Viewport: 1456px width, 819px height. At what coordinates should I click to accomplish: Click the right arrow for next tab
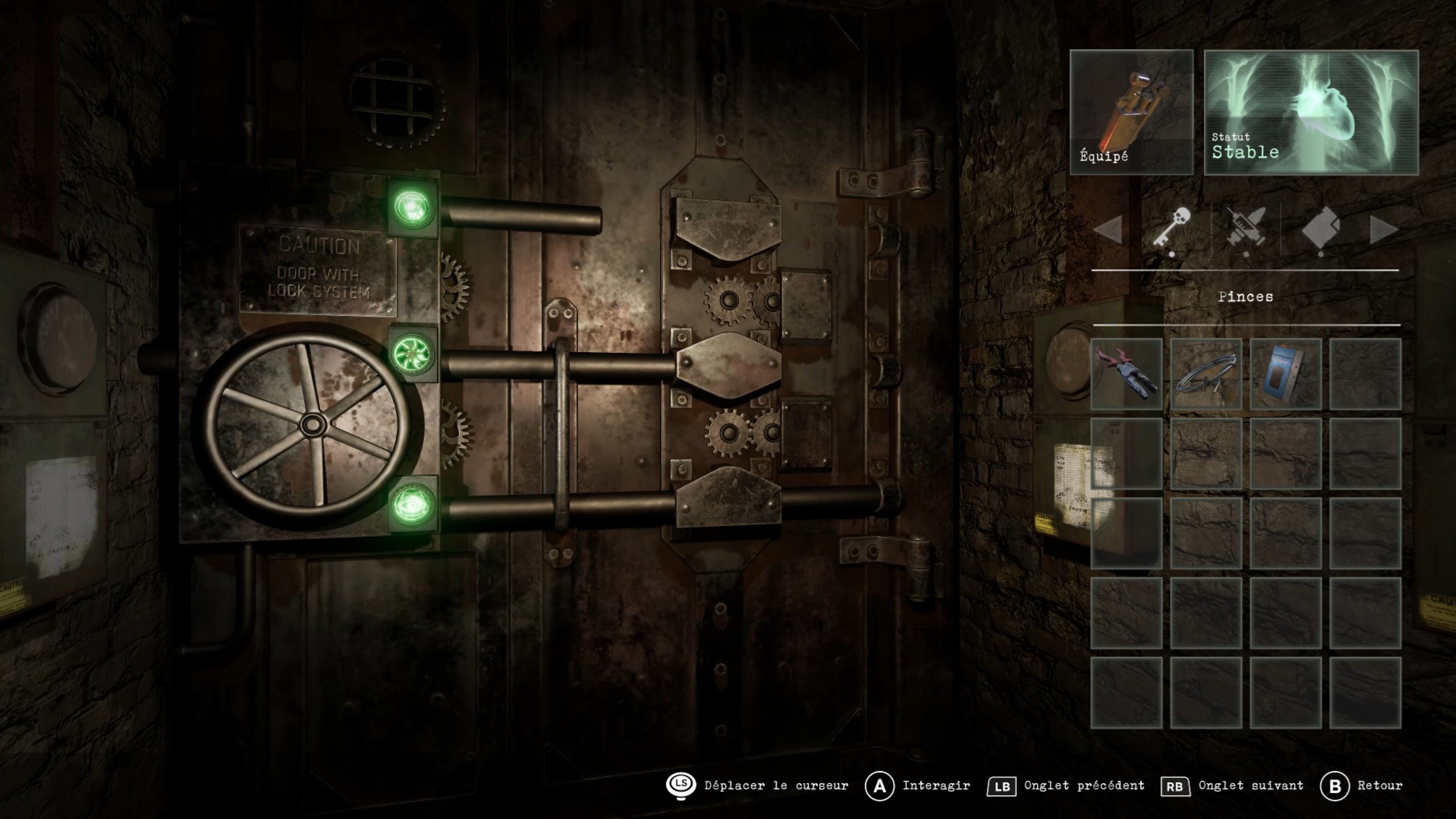1383,230
